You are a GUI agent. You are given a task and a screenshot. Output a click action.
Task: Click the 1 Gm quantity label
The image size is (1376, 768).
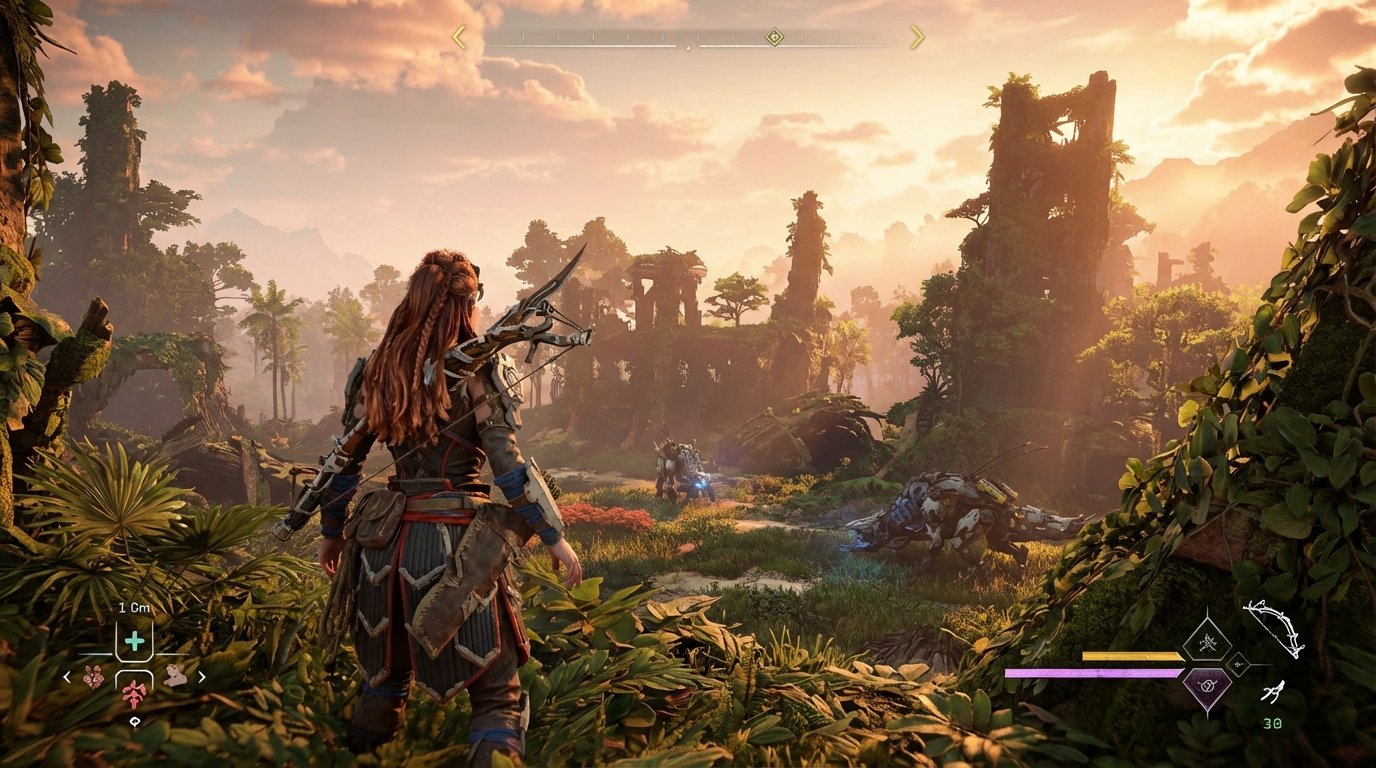tap(134, 607)
